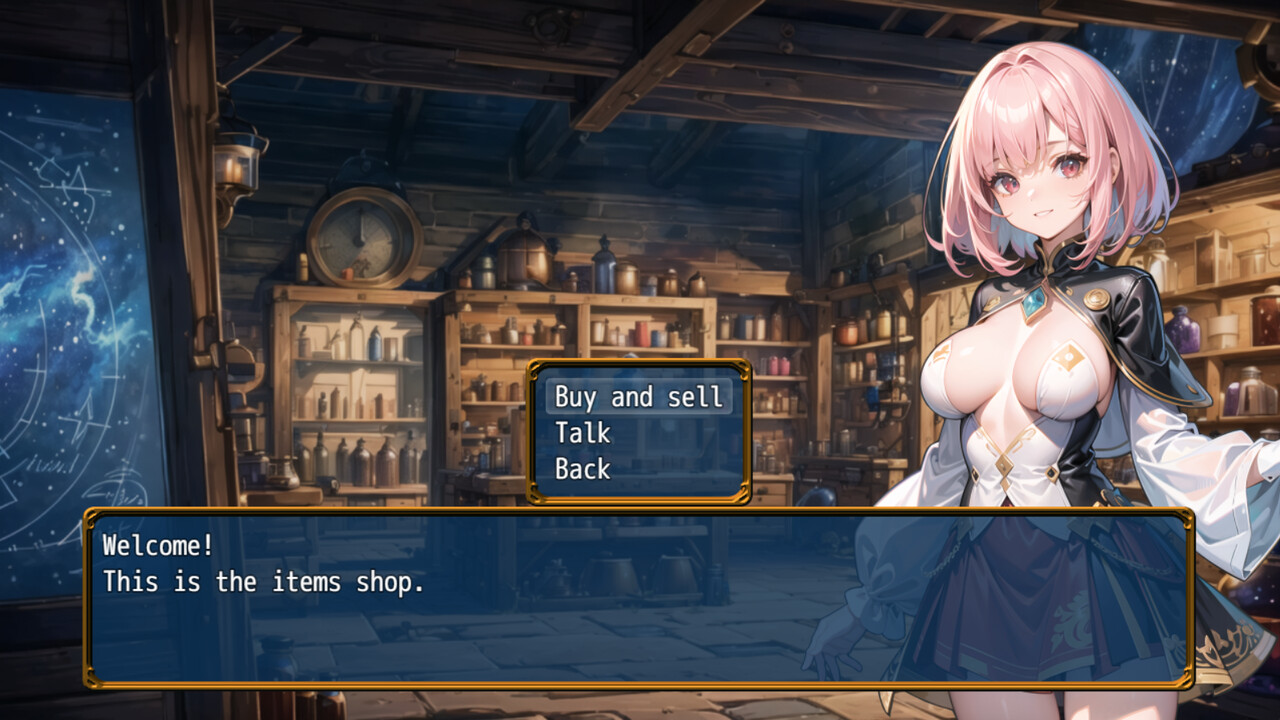Select "Back" to exit the shop menu
Screen dimensions: 1280x720
[585, 467]
